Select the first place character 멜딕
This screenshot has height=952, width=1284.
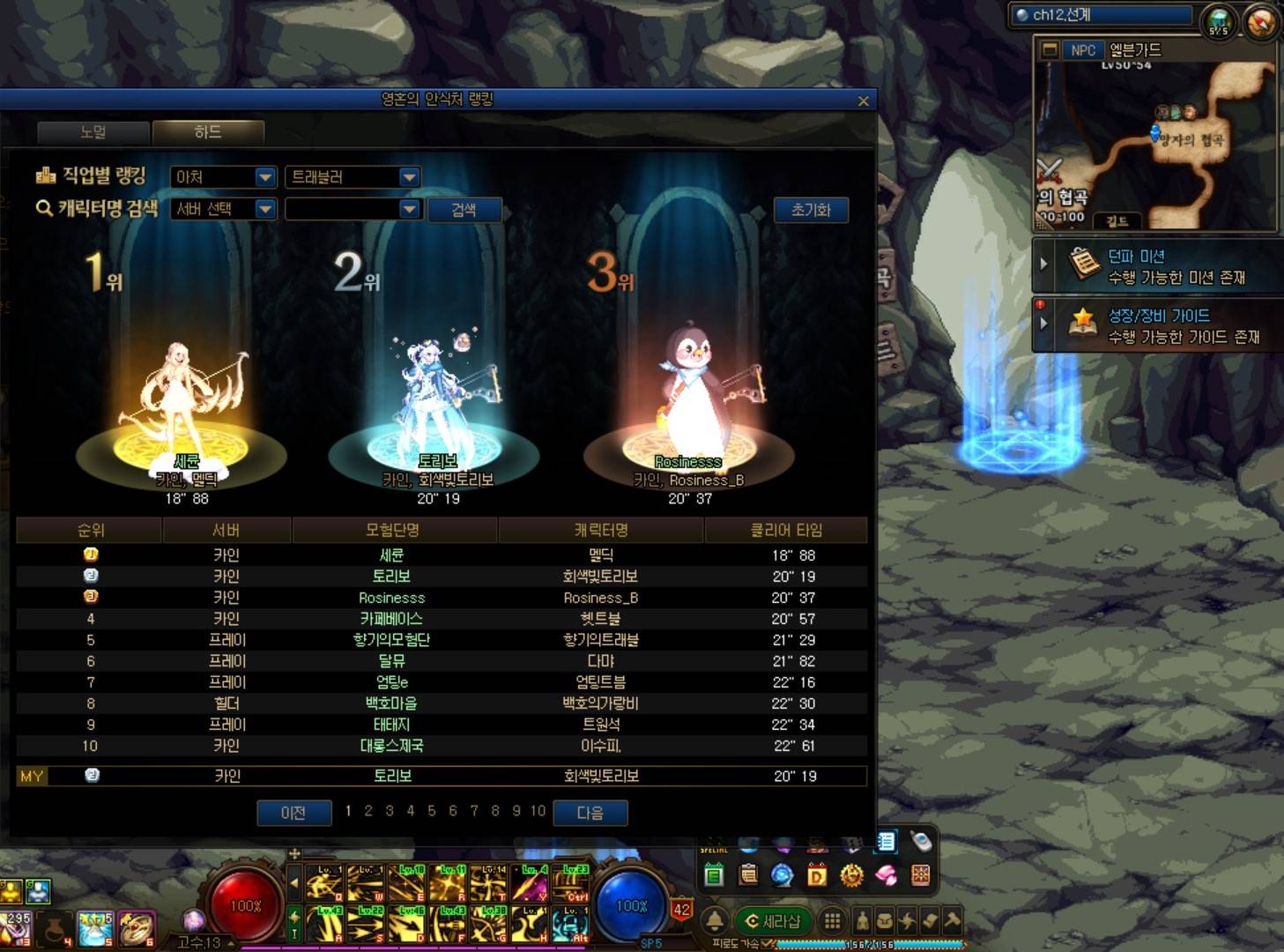click(x=182, y=405)
